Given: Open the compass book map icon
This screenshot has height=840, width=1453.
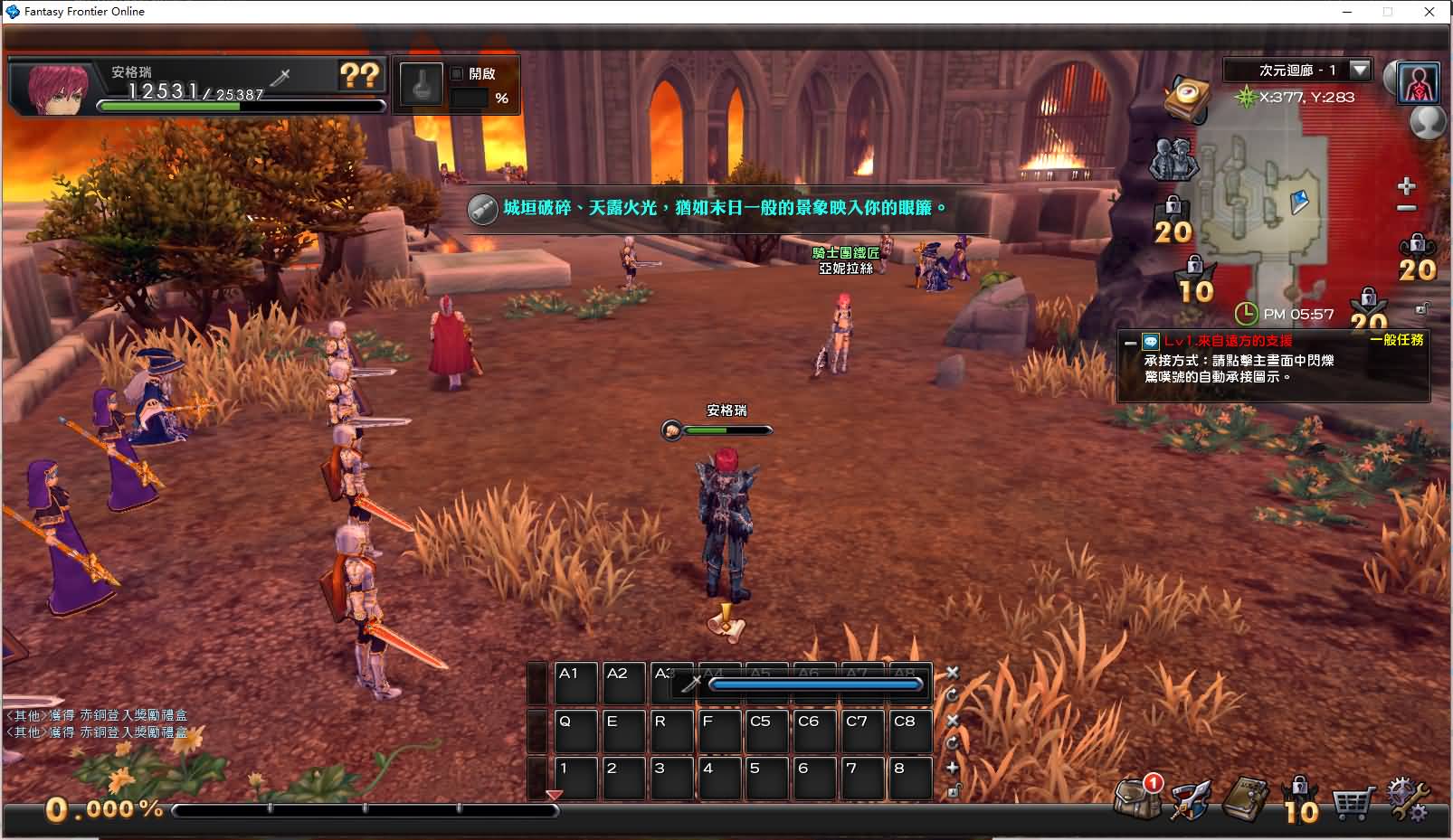Looking at the screenshot, I should (x=1188, y=97).
